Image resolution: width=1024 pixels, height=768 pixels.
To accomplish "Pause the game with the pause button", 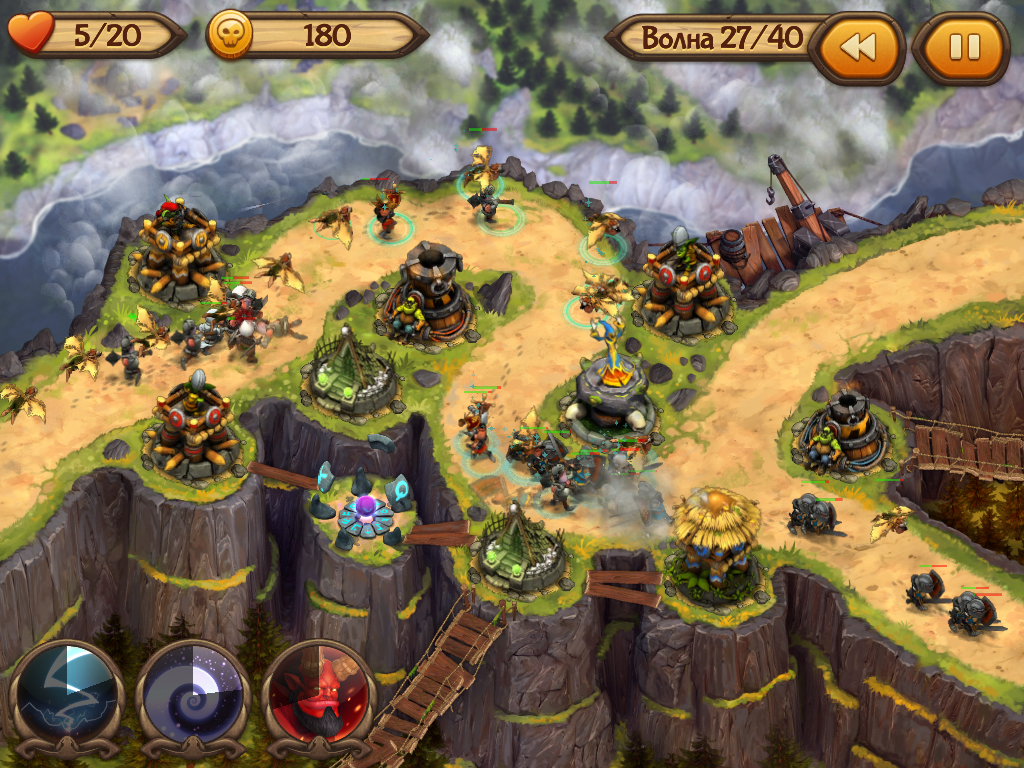I will point(963,47).
